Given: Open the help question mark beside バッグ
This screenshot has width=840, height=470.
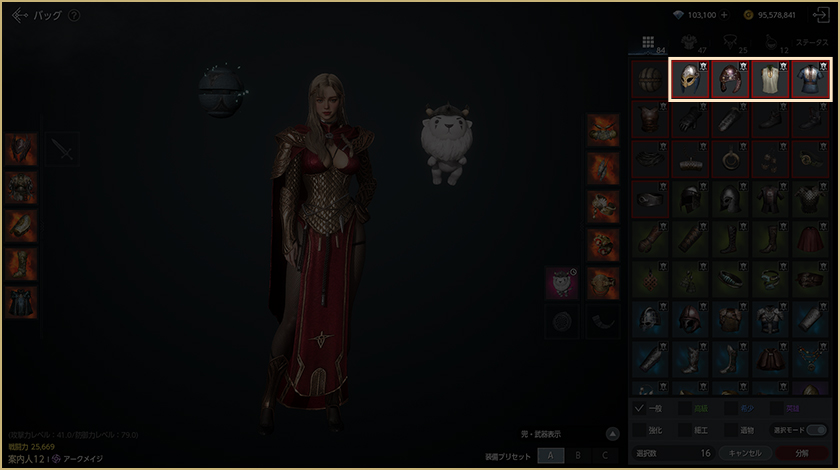Looking at the screenshot, I should tap(74, 16).
